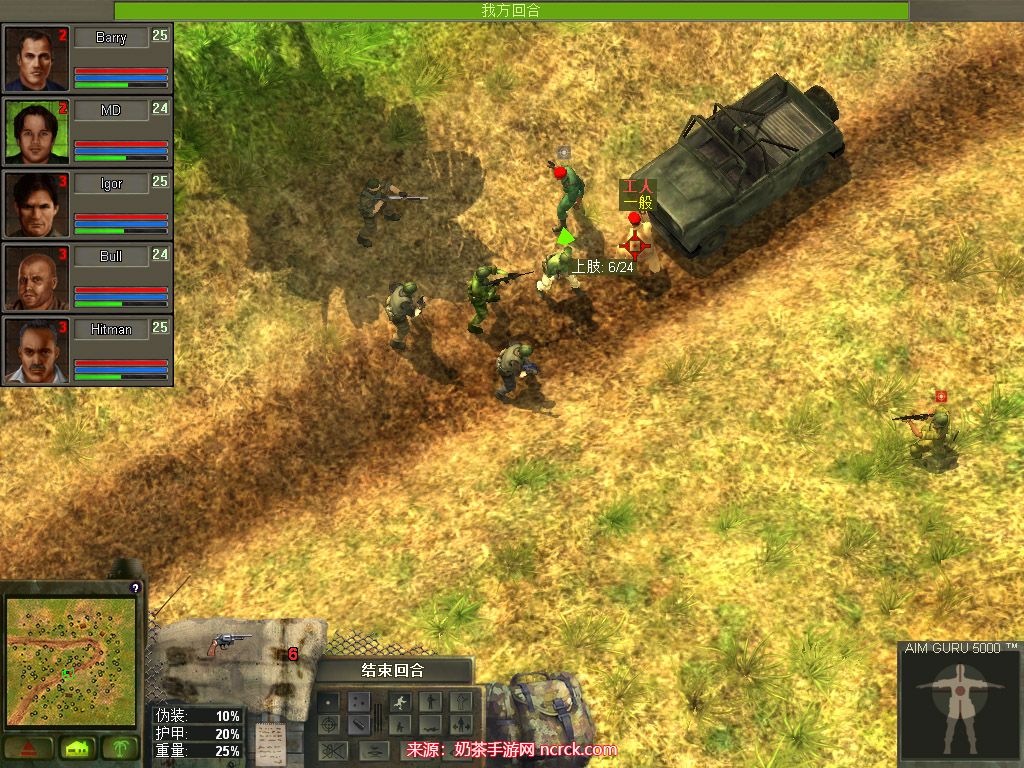Click on the tactical minimap
This screenshot has width=1024, height=768.
coord(70,661)
